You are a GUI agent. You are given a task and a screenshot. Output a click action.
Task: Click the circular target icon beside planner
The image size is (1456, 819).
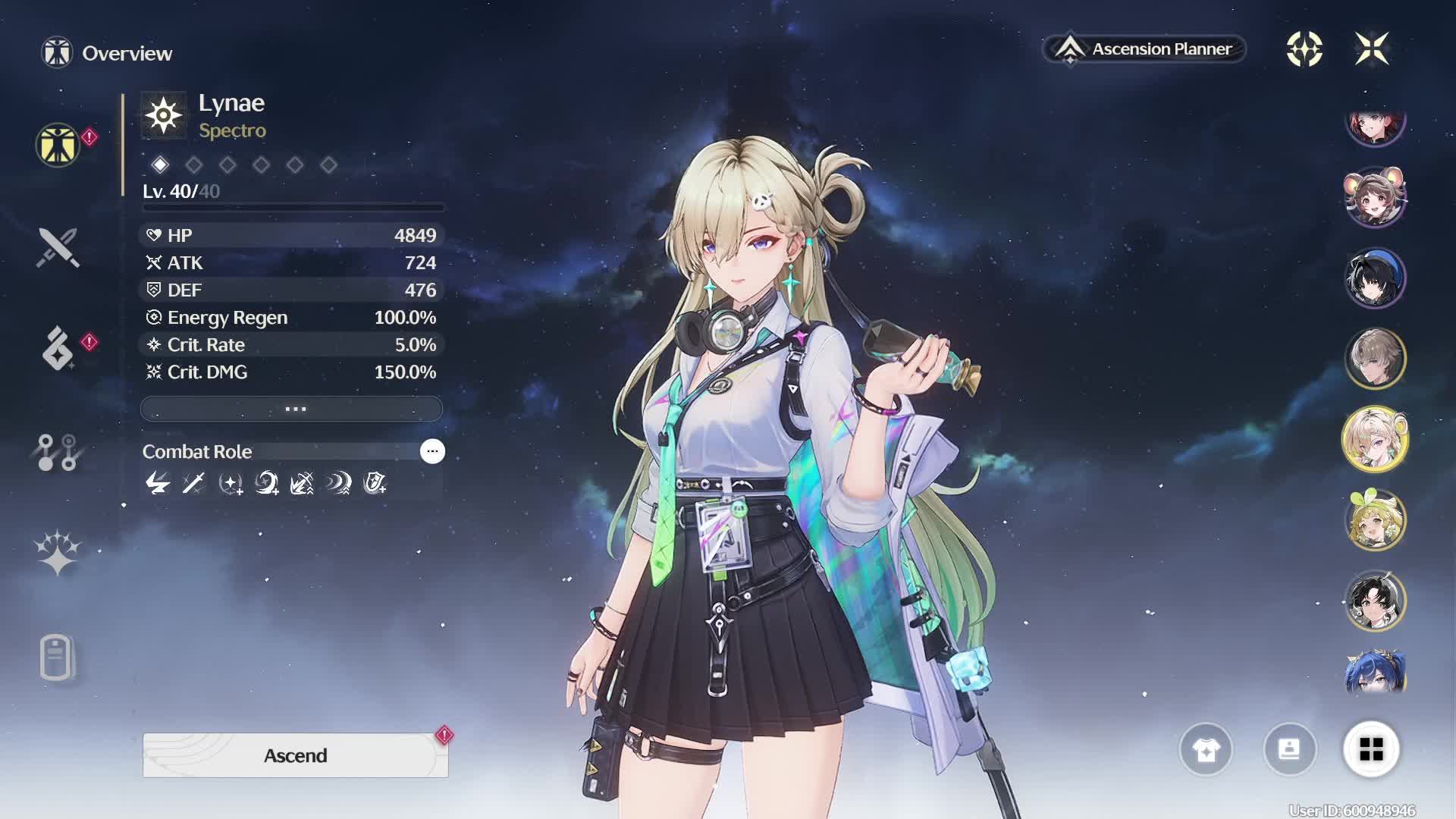(x=1304, y=49)
